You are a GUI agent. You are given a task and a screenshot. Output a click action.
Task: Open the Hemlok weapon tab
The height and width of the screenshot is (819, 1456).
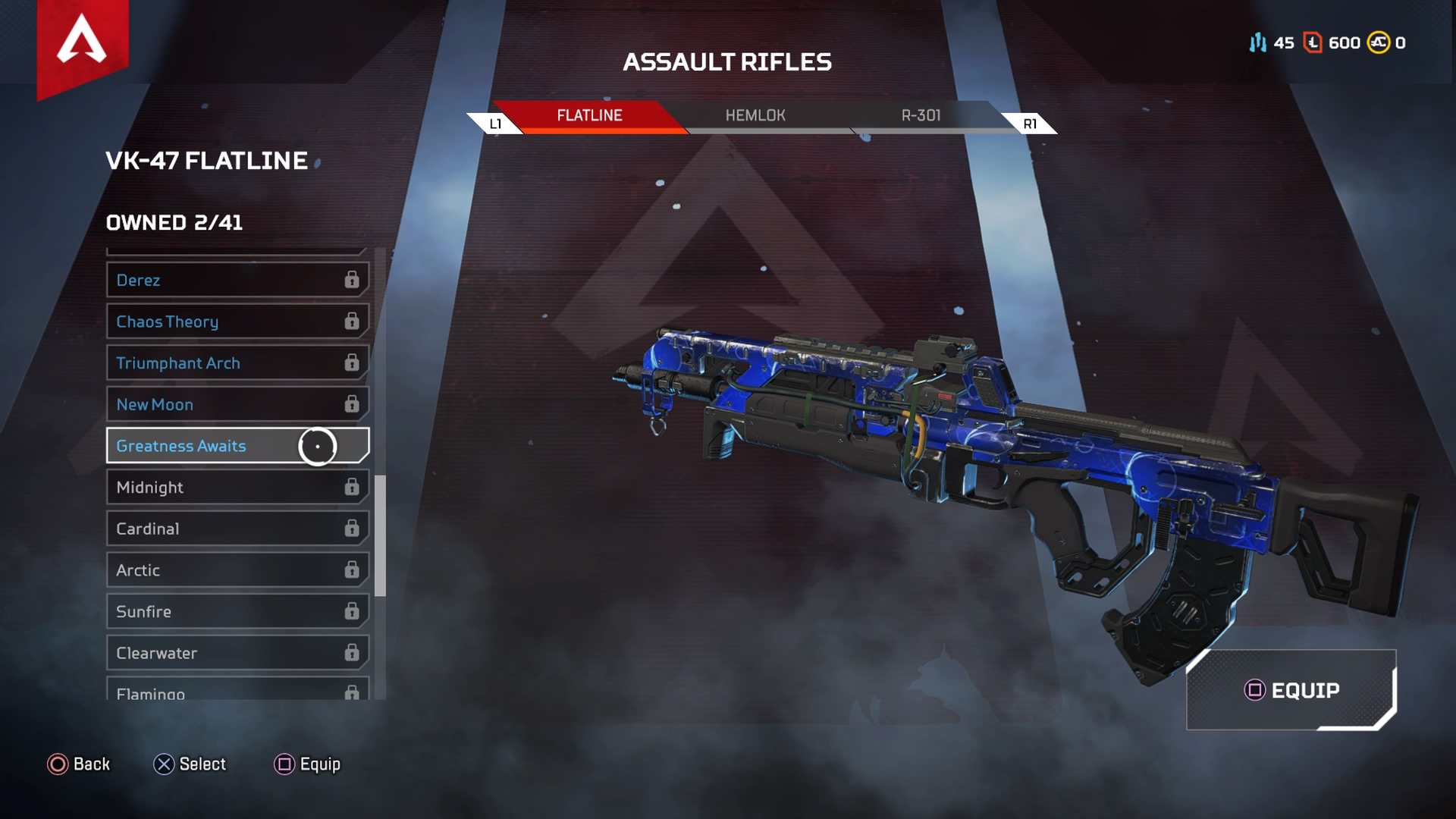pyautogui.click(x=755, y=116)
